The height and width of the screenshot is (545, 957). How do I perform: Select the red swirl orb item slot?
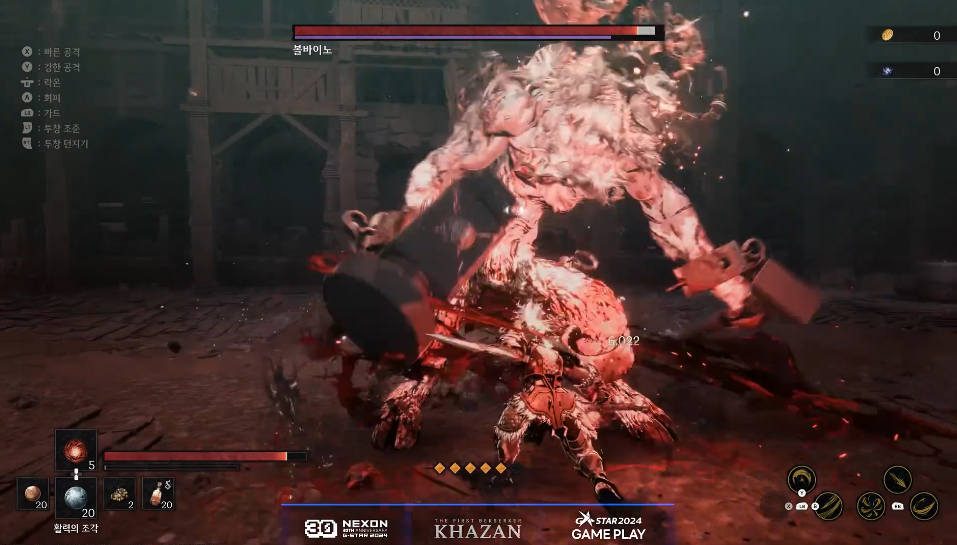[x=75, y=449]
